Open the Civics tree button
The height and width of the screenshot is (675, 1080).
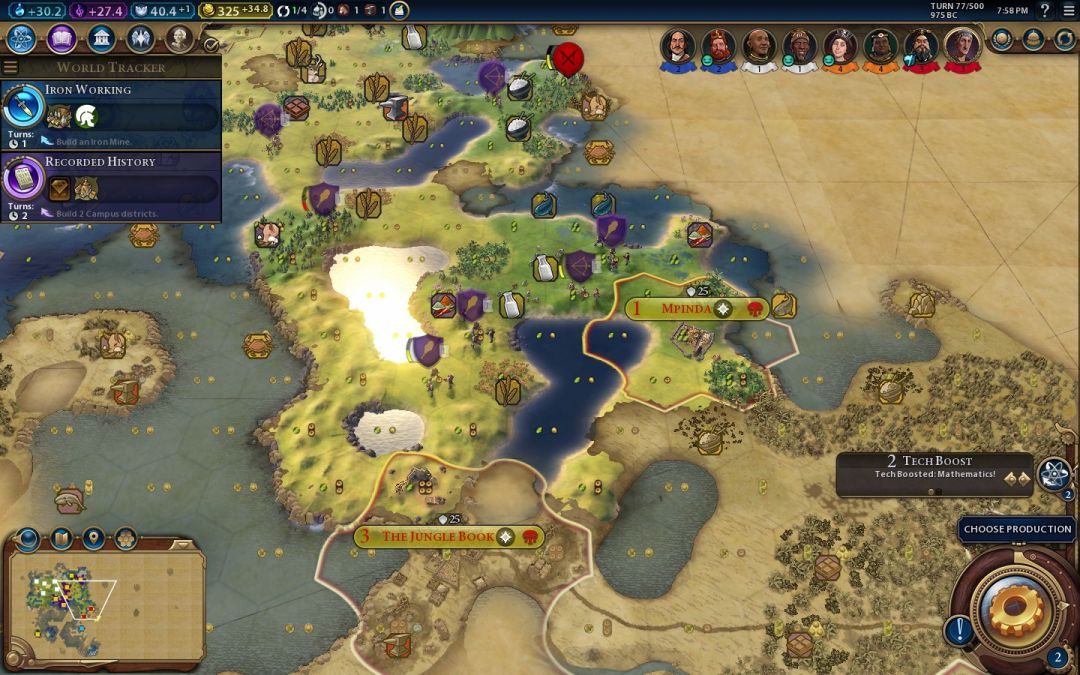tap(61, 39)
